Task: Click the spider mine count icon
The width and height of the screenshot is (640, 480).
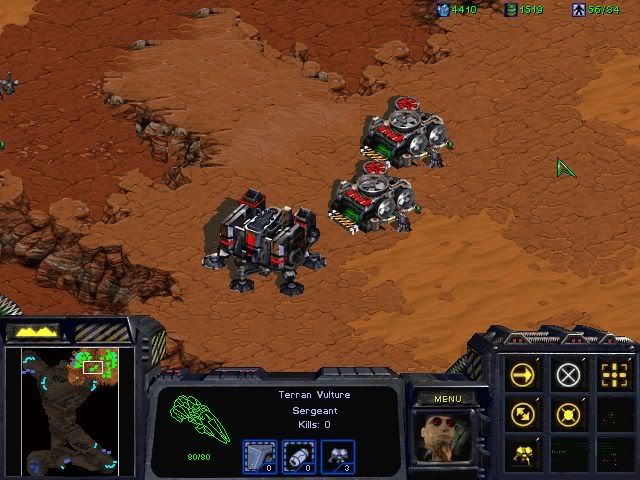Action: [339, 457]
